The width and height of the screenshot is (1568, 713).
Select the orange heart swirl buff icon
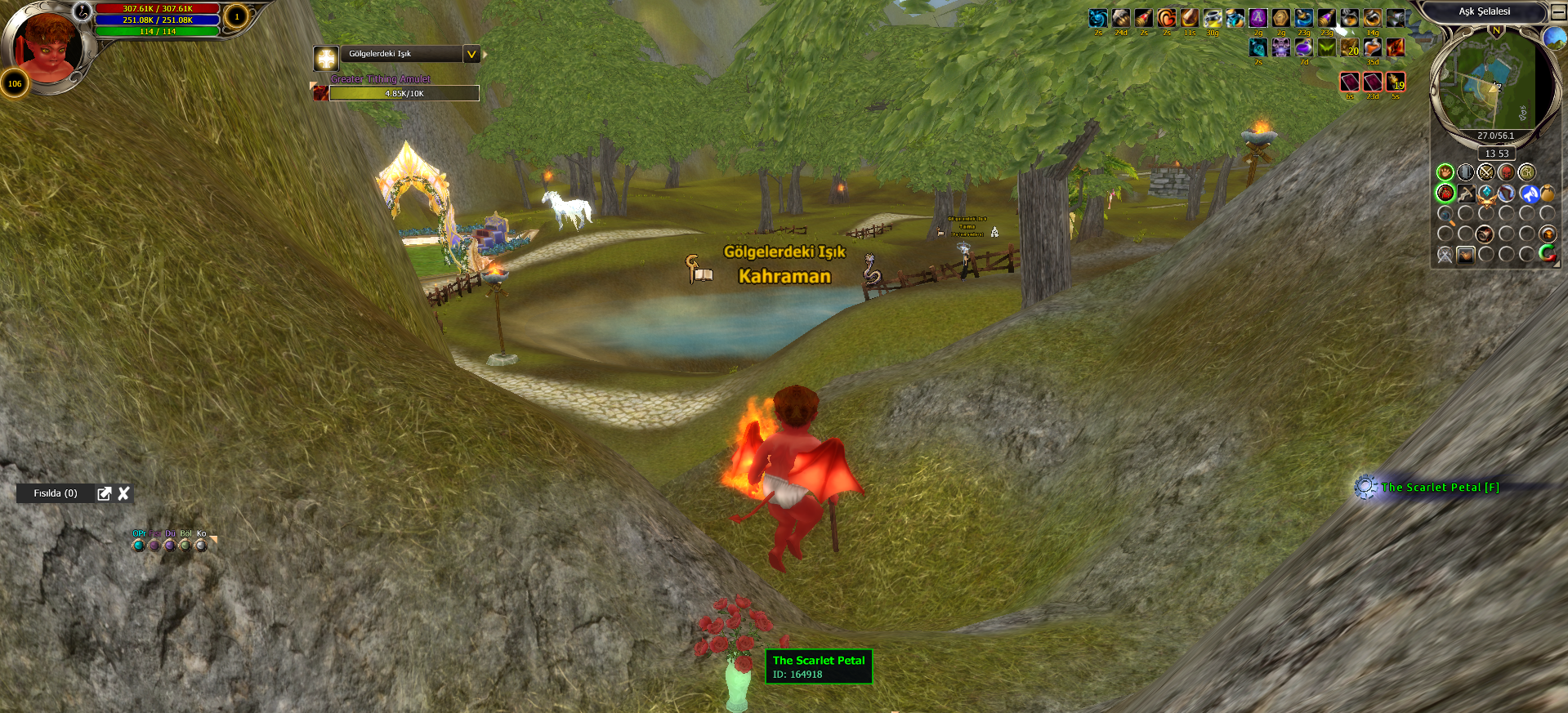pos(1167,18)
